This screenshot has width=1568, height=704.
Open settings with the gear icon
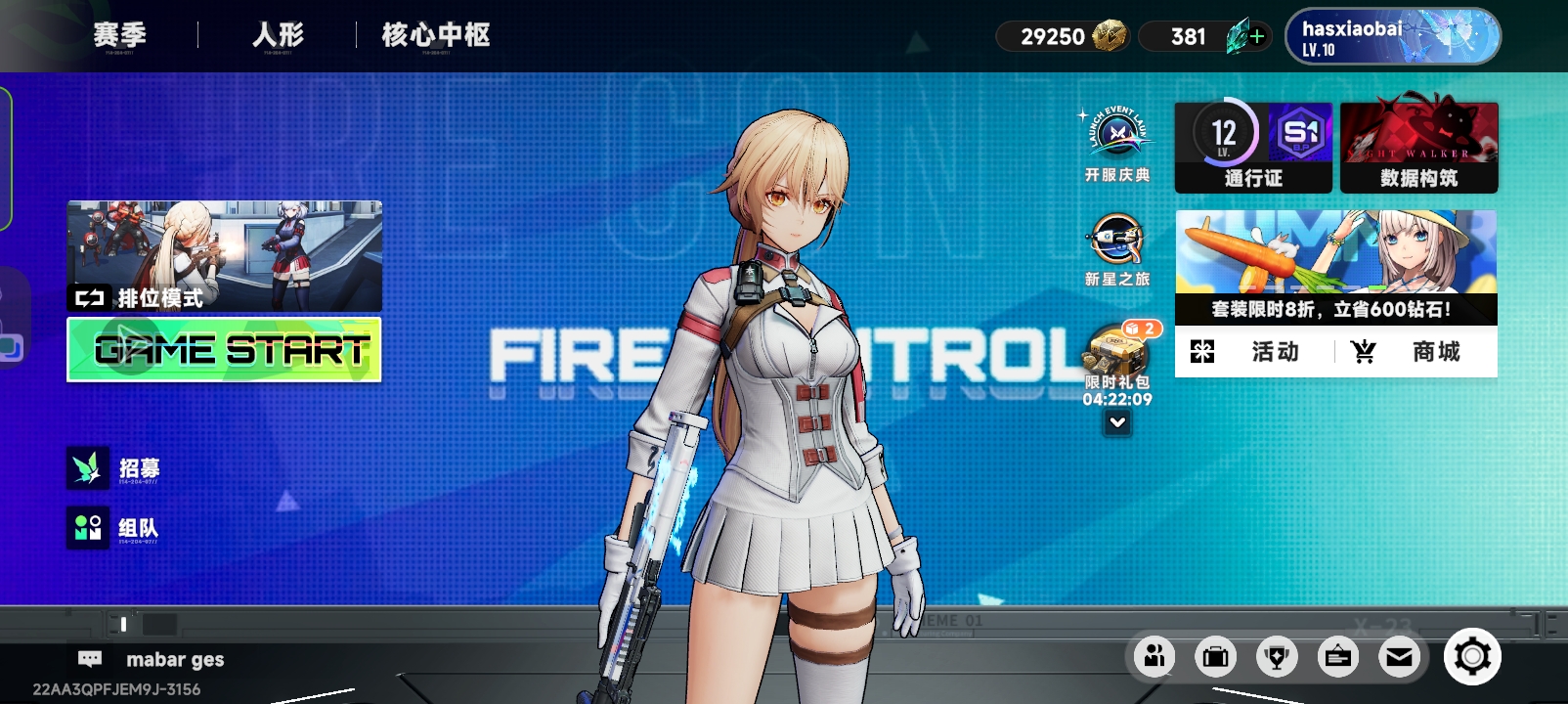[x=1472, y=657]
